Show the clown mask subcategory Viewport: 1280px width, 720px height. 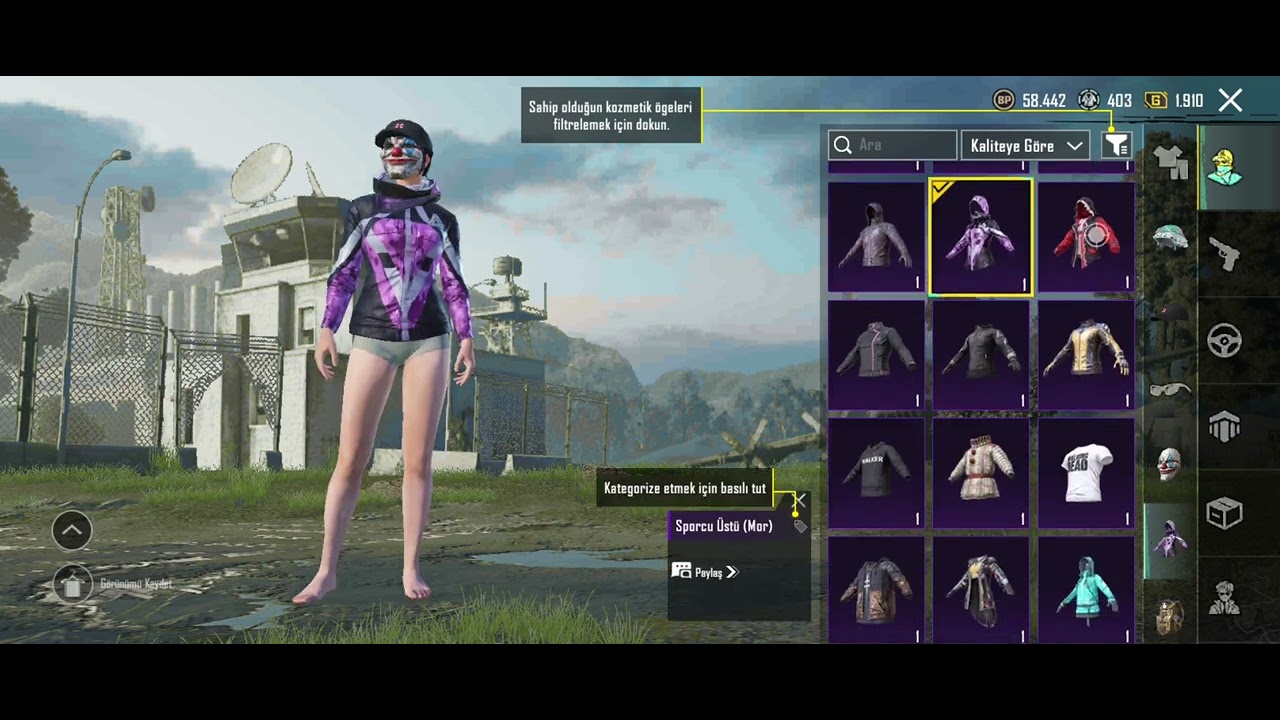point(1169,464)
